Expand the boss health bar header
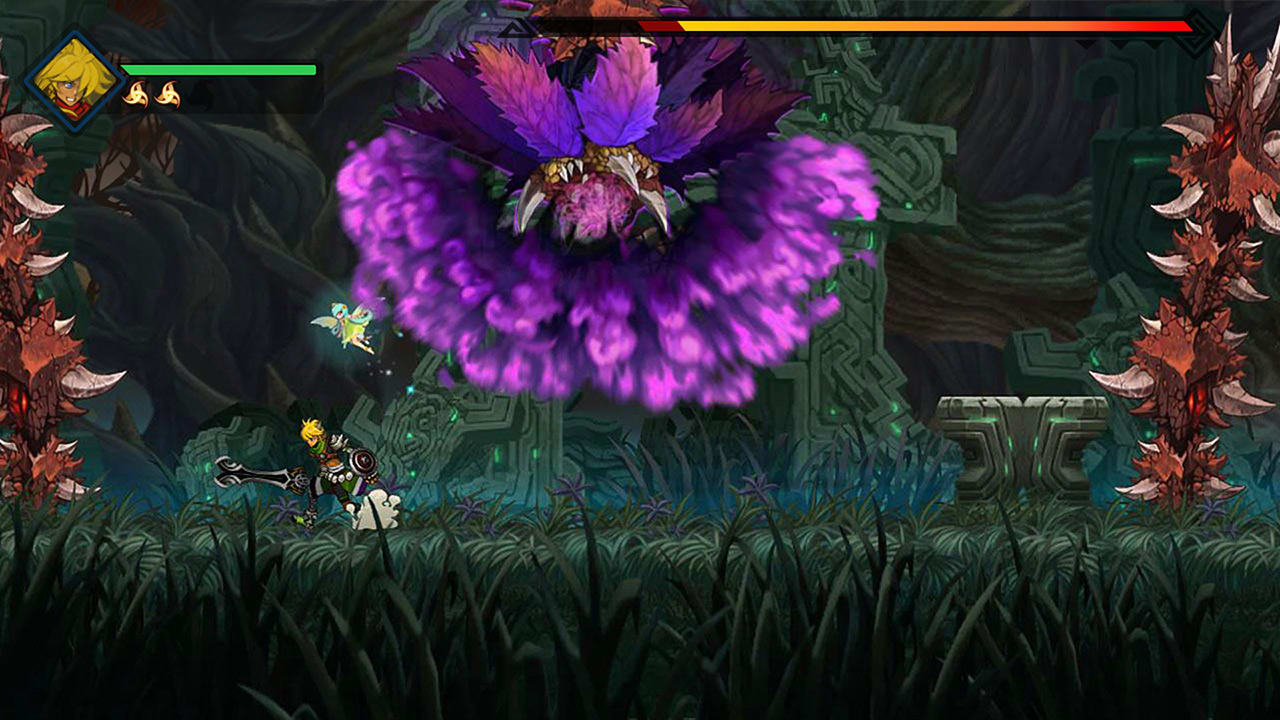 pyautogui.click(x=850, y=27)
